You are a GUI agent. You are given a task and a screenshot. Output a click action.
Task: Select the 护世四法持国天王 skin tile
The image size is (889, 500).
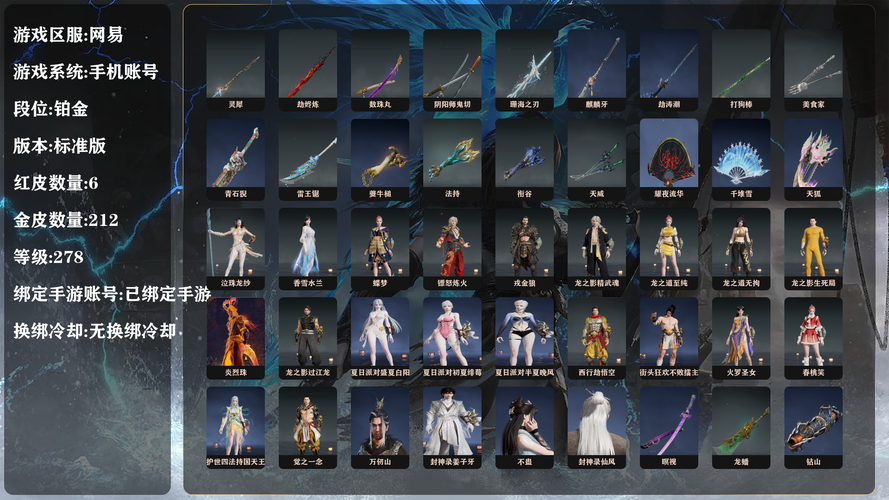click(x=235, y=425)
